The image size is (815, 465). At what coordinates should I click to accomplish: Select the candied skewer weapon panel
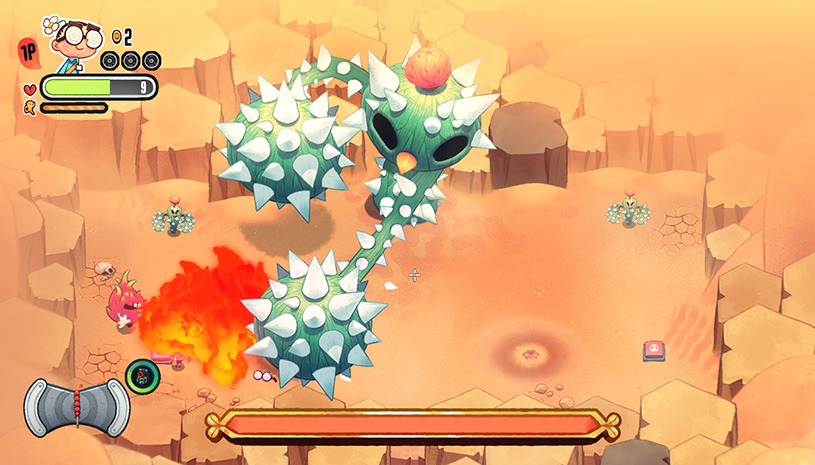[x=76, y=407]
